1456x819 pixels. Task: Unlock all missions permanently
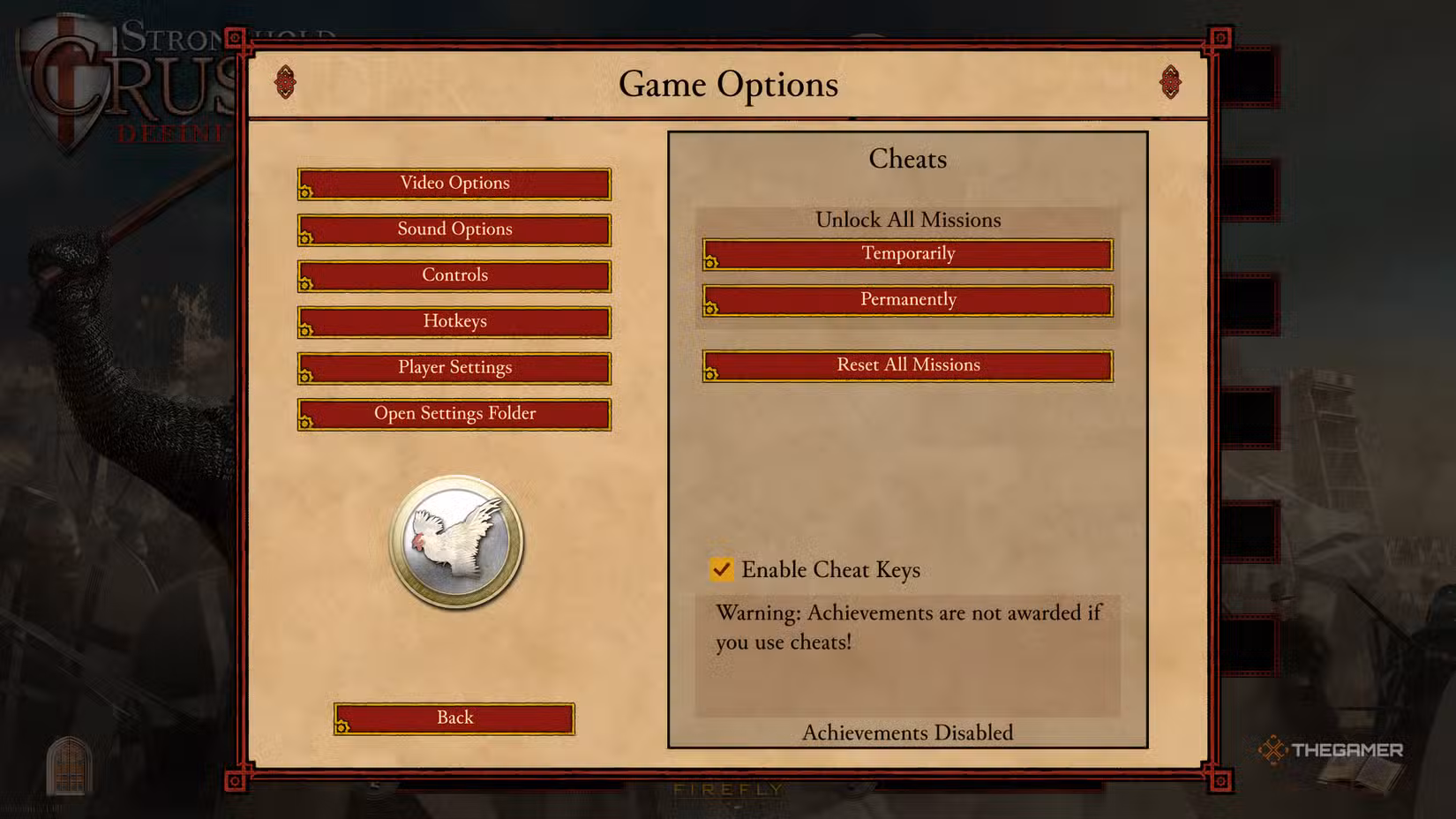click(907, 299)
